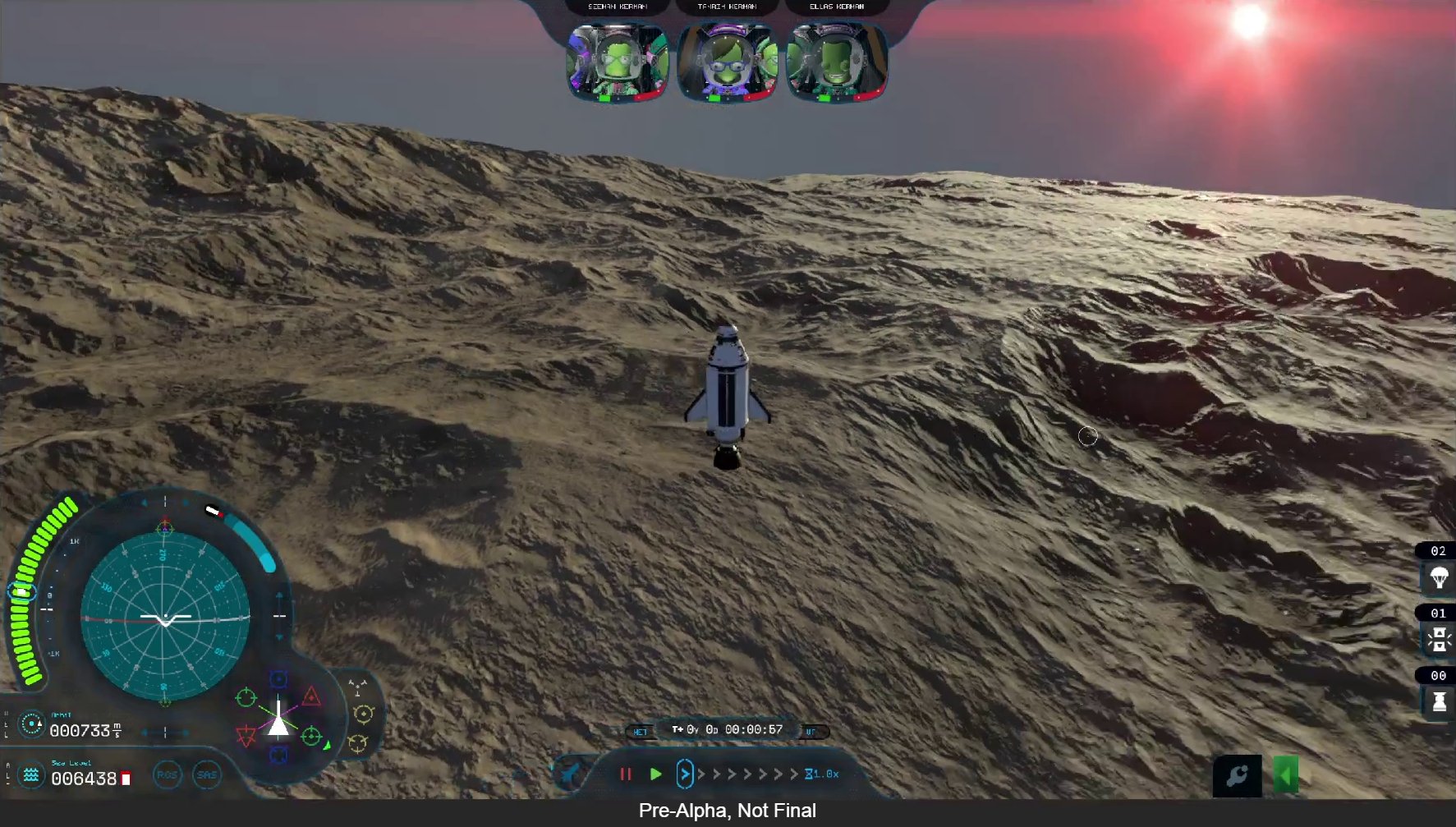This screenshot has width=1456, height=827.
Task: Resume normal speed with the green play button
Action: pyautogui.click(x=656, y=774)
